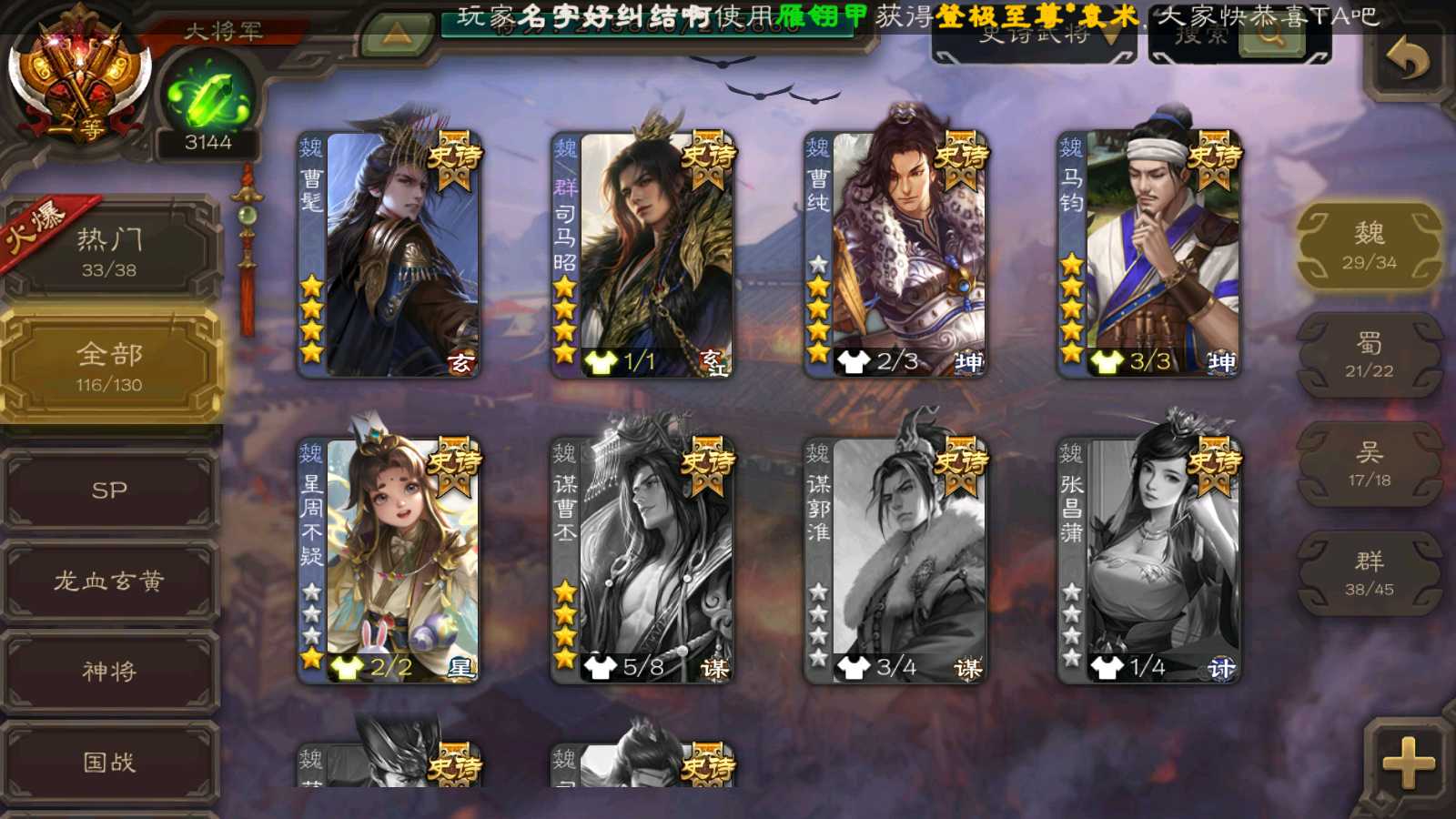Screen dimensions: 1456x819
Task: Open the SP hero category
Action: (109, 490)
